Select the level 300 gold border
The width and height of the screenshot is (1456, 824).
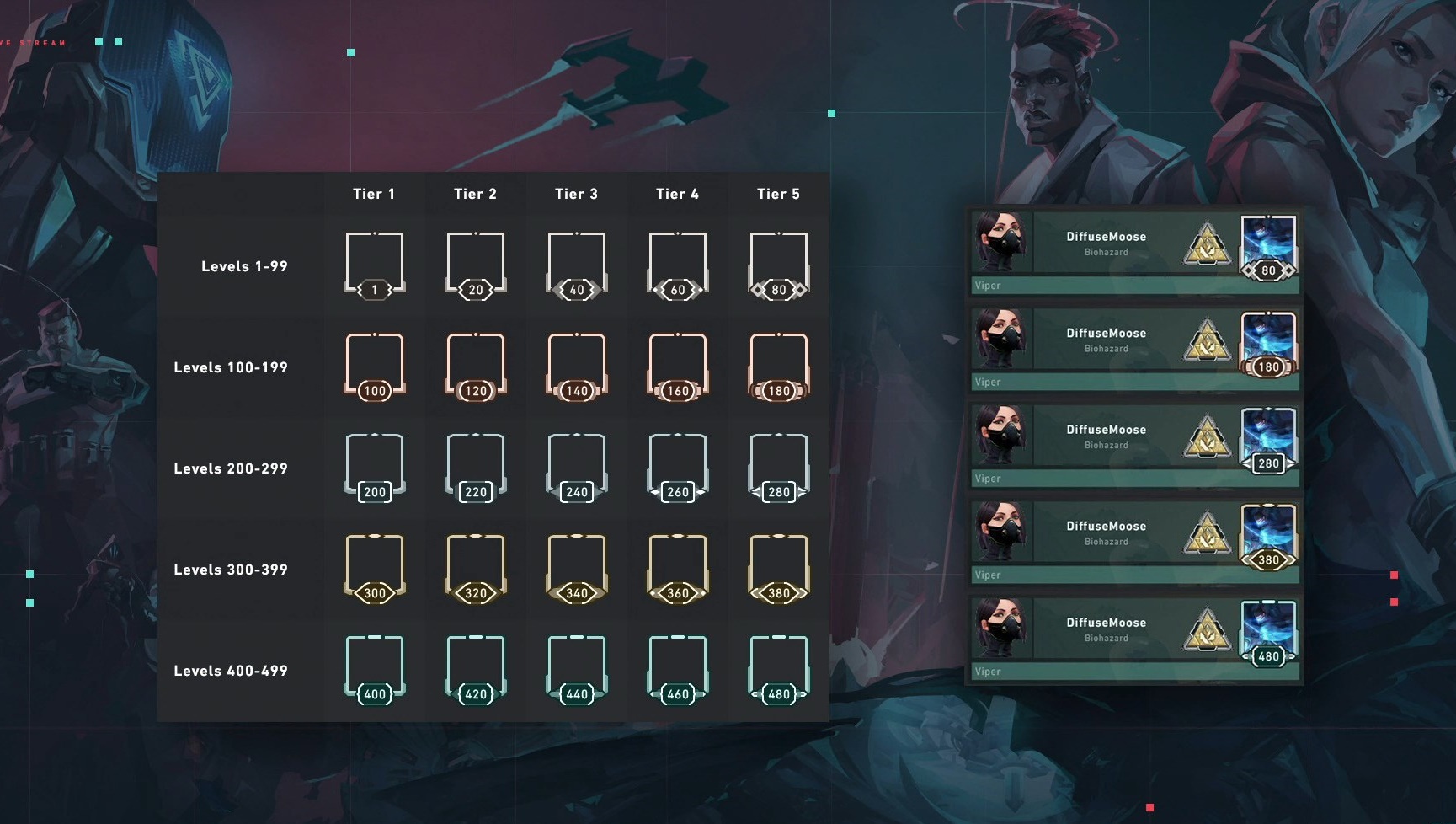click(375, 568)
